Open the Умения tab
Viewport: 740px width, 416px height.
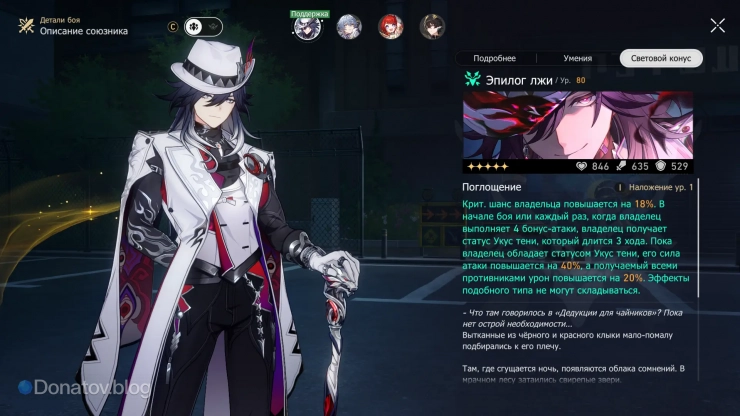(x=577, y=59)
